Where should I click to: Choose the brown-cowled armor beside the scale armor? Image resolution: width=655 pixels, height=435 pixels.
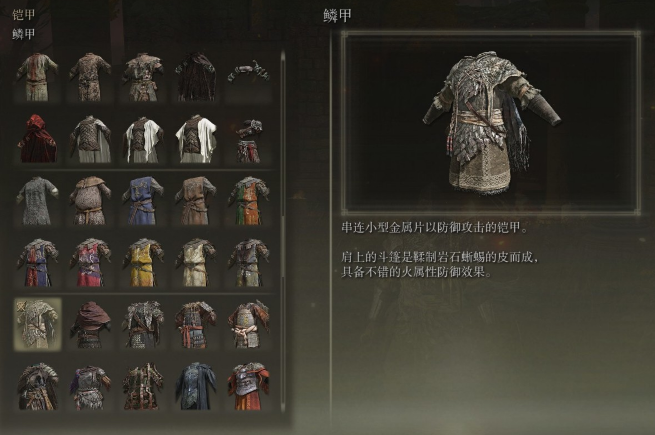tap(90, 323)
